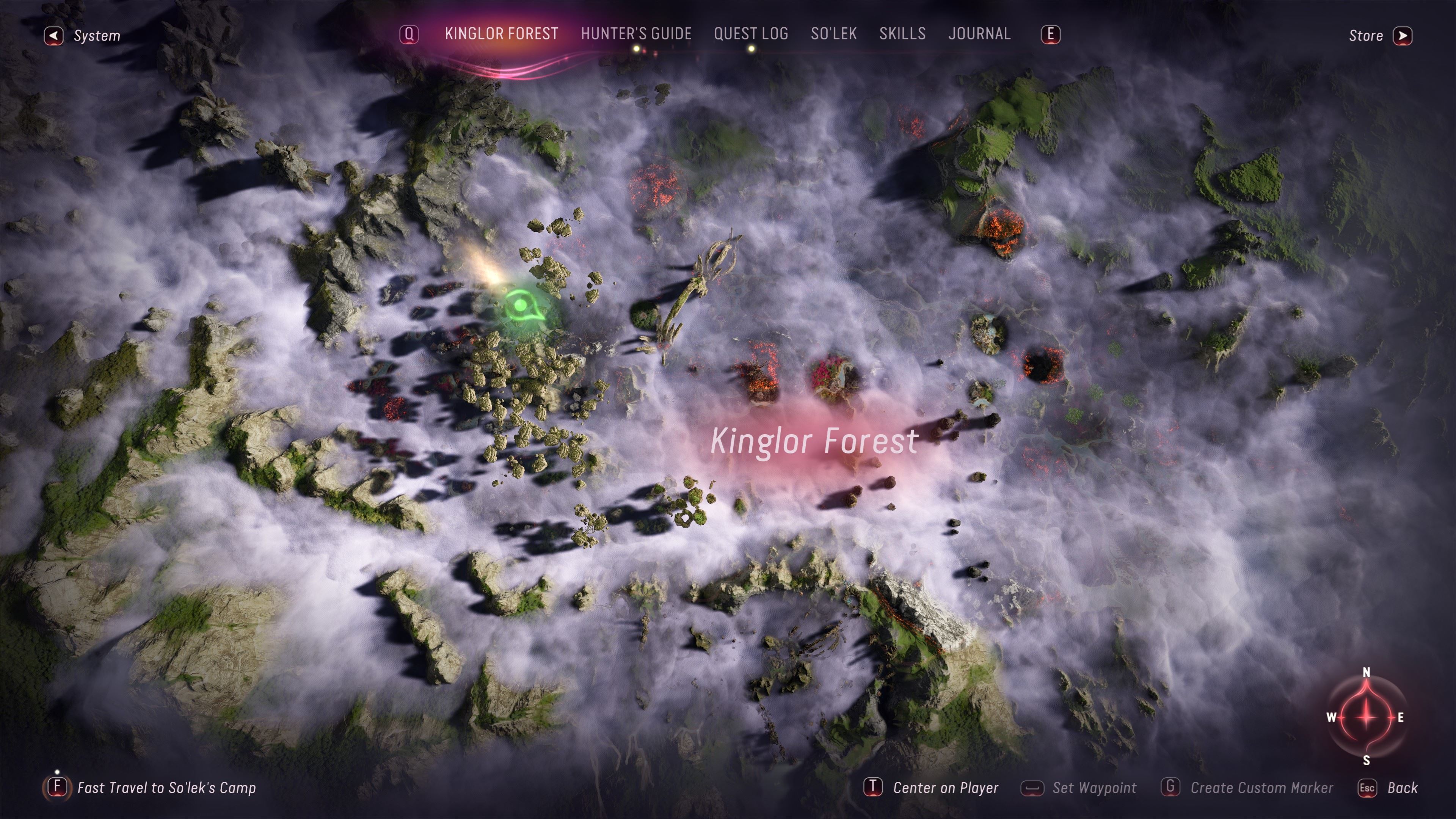Center the map on the player
1456x819 pixels.
point(931,788)
